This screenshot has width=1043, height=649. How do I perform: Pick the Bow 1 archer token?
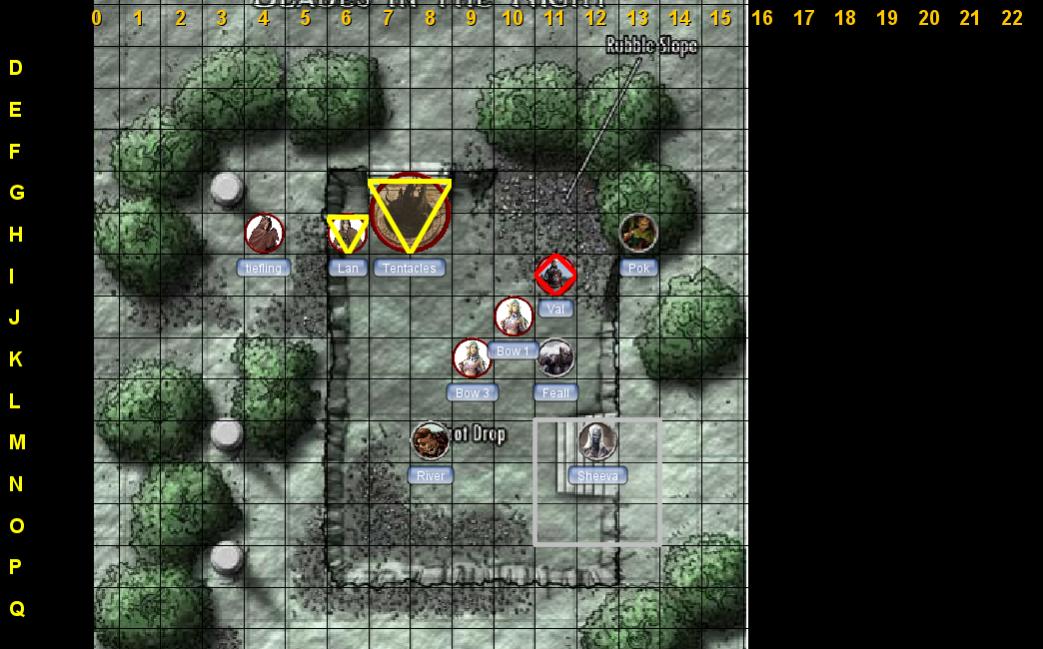[x=513, y=317]
